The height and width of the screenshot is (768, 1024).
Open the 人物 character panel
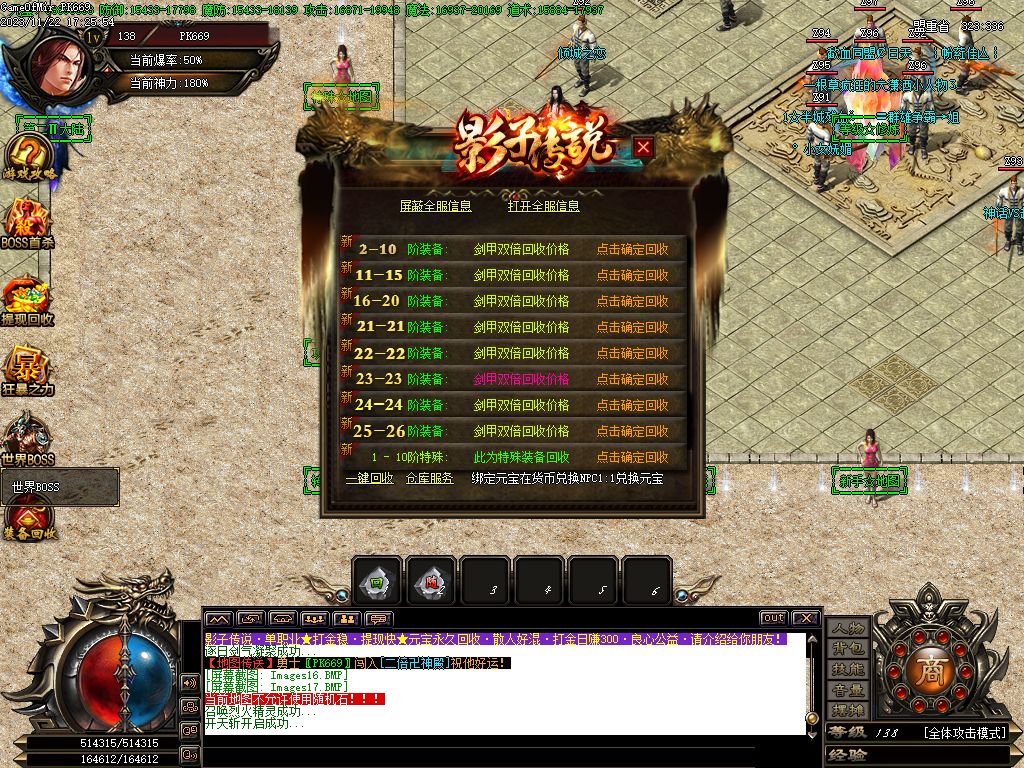[x=847, y=628]
